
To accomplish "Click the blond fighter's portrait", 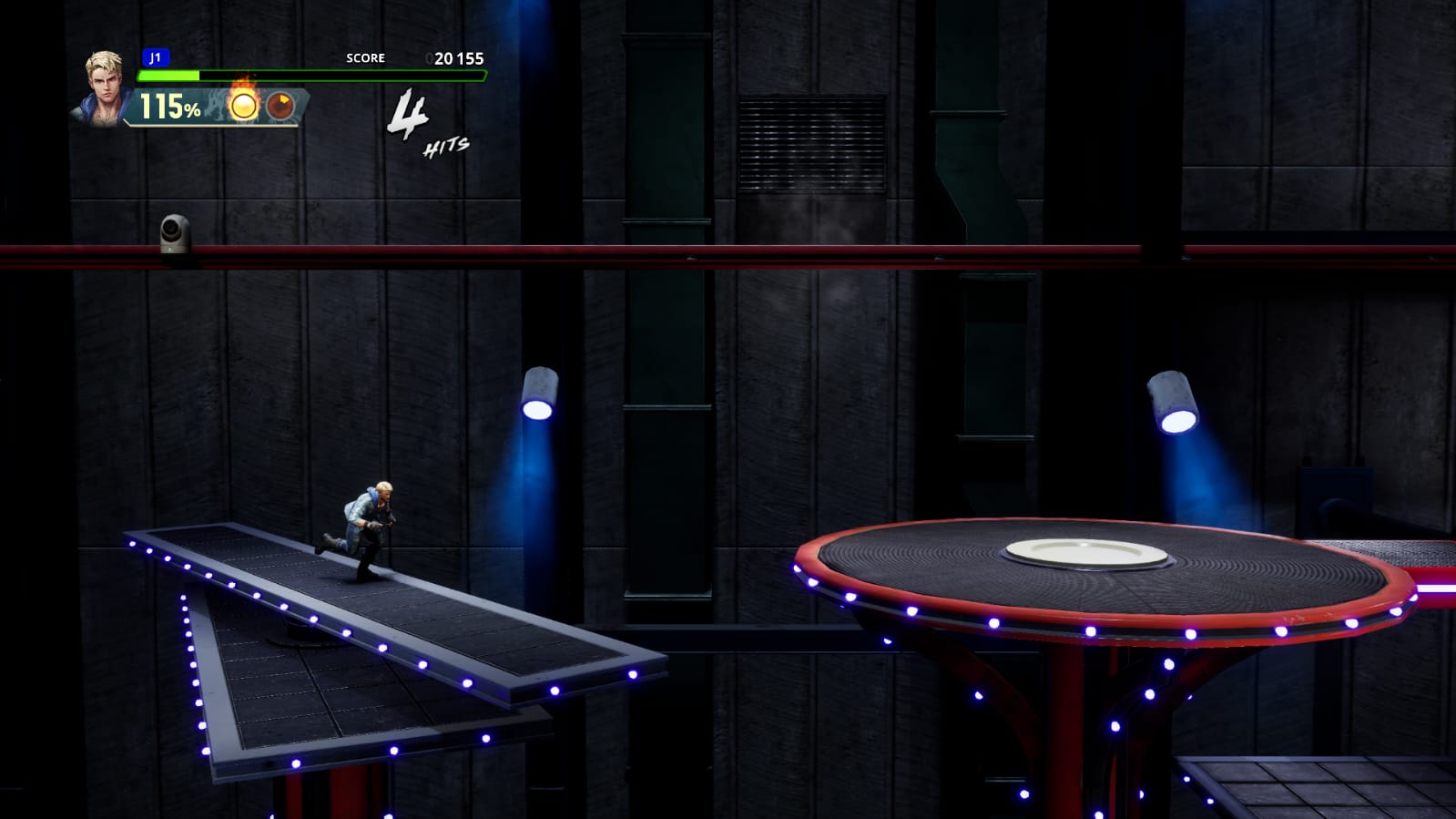I will [103, 87].
